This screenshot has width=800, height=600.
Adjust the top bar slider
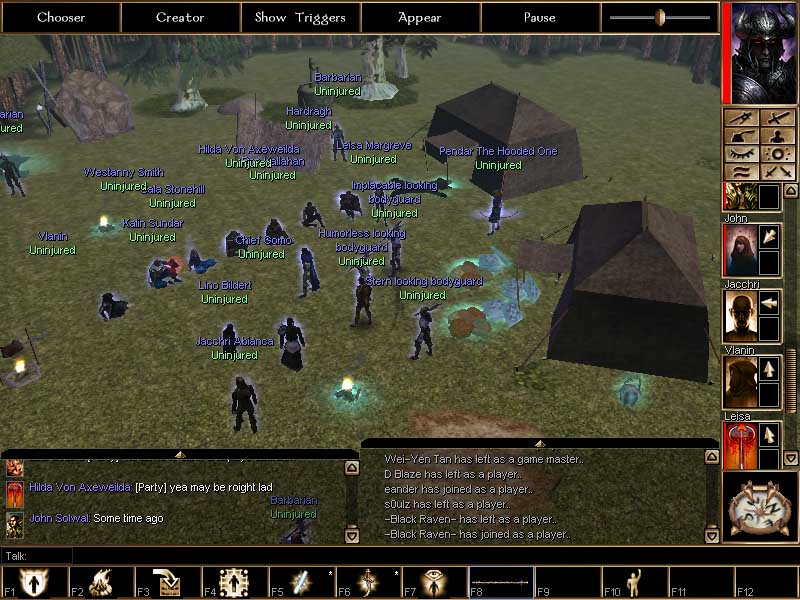point(660,17)
